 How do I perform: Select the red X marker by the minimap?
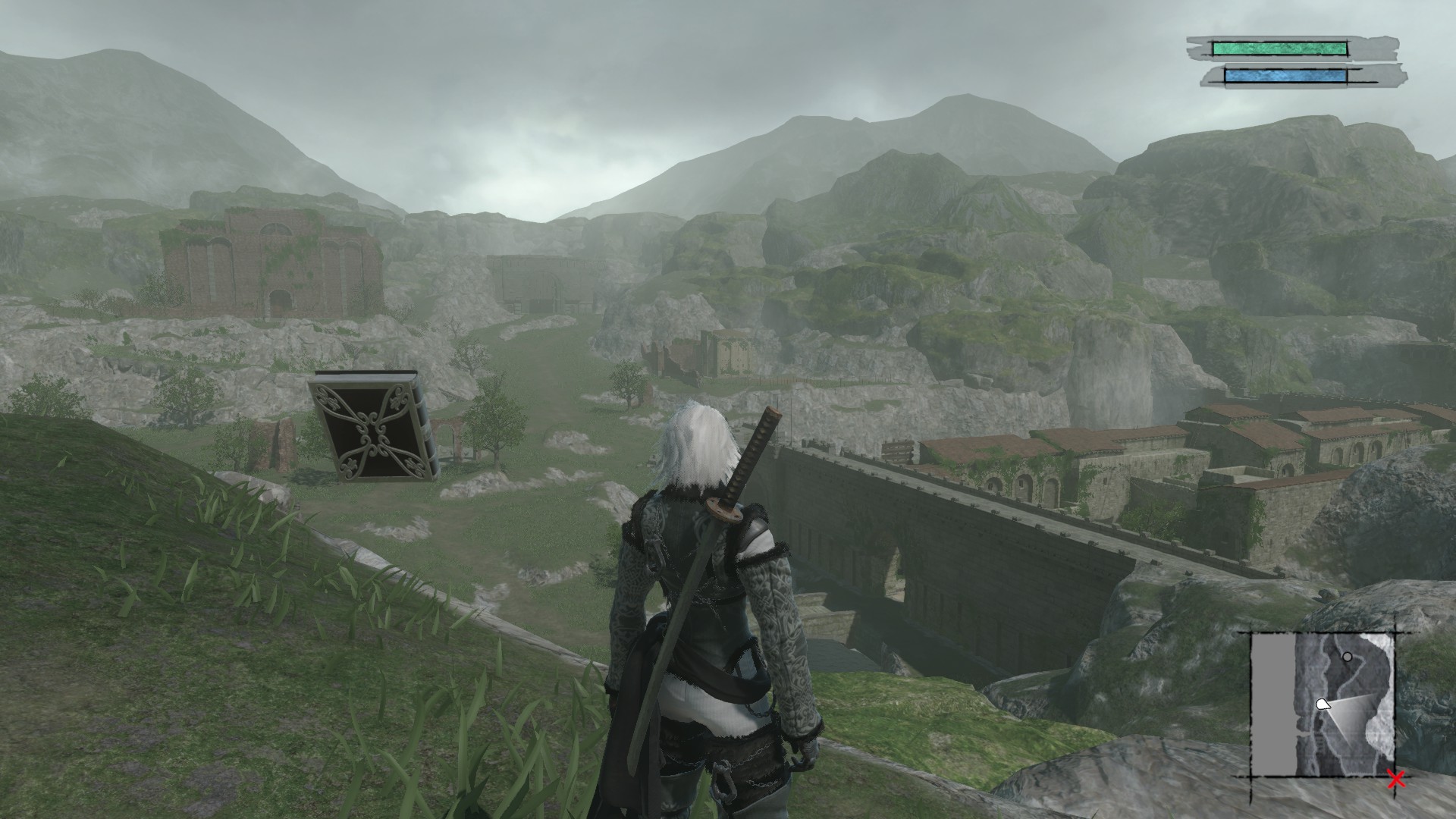1395,780
